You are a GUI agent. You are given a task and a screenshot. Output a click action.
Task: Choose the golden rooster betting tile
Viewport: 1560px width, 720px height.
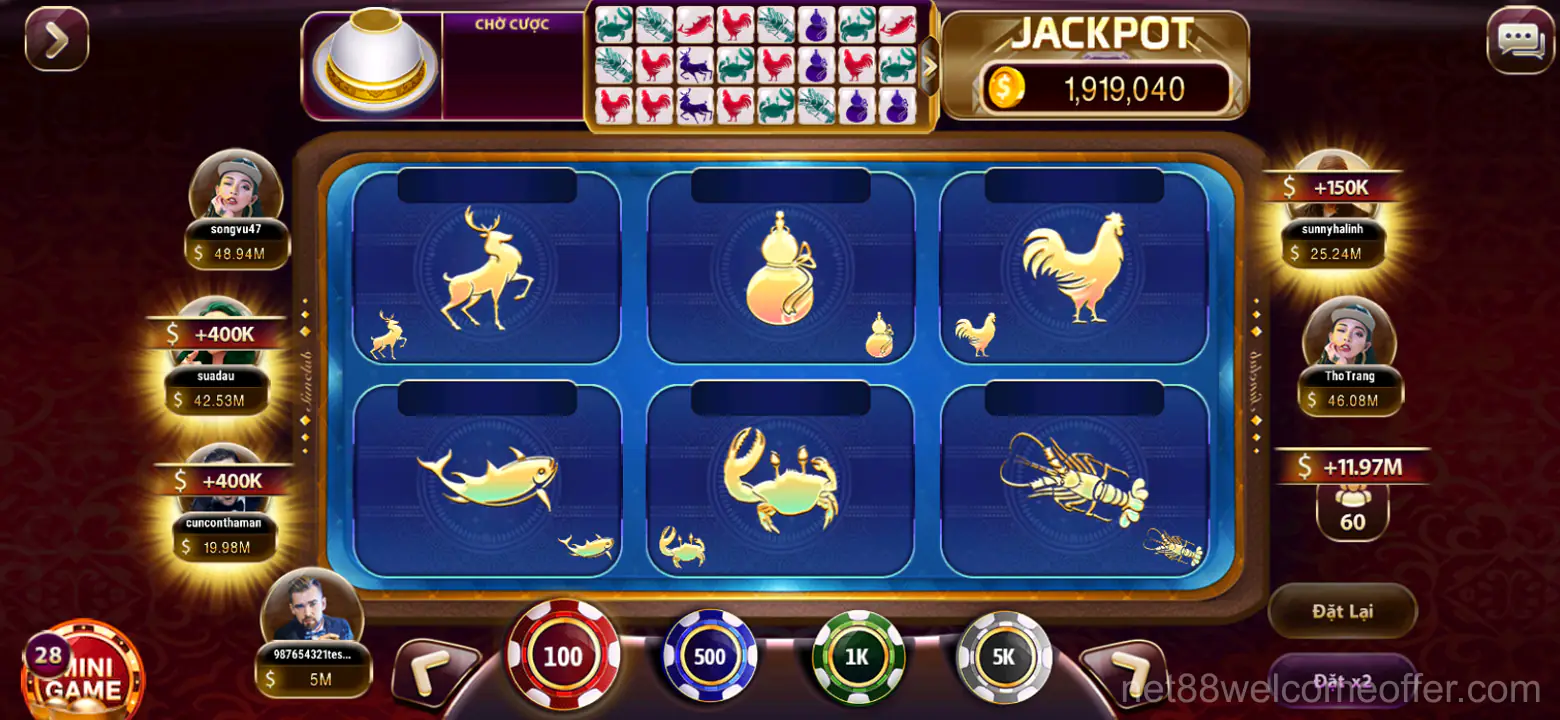(1074, 268)
